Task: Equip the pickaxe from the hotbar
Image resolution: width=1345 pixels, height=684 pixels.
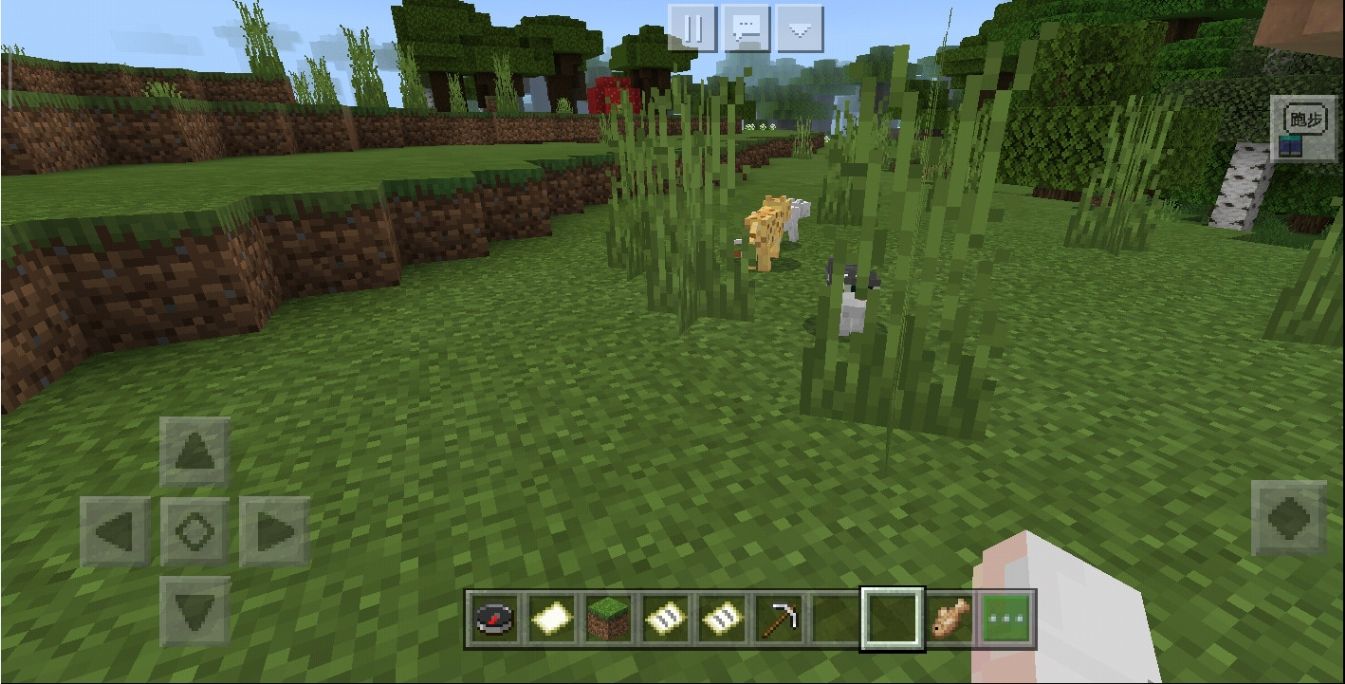Action: (777, 620)
